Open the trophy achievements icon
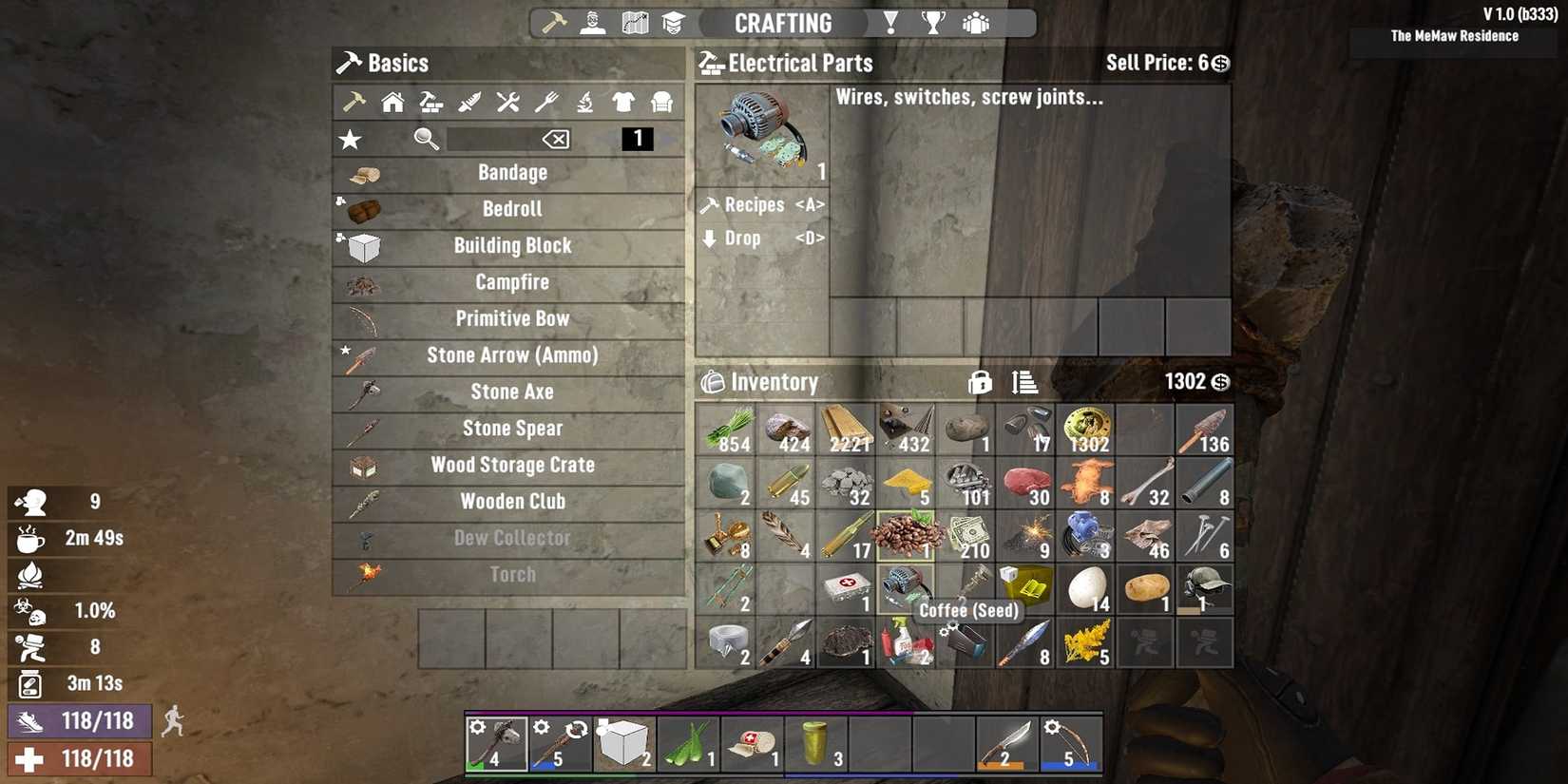This screenshot has width=1568, height=784. (x=932, y=22)
